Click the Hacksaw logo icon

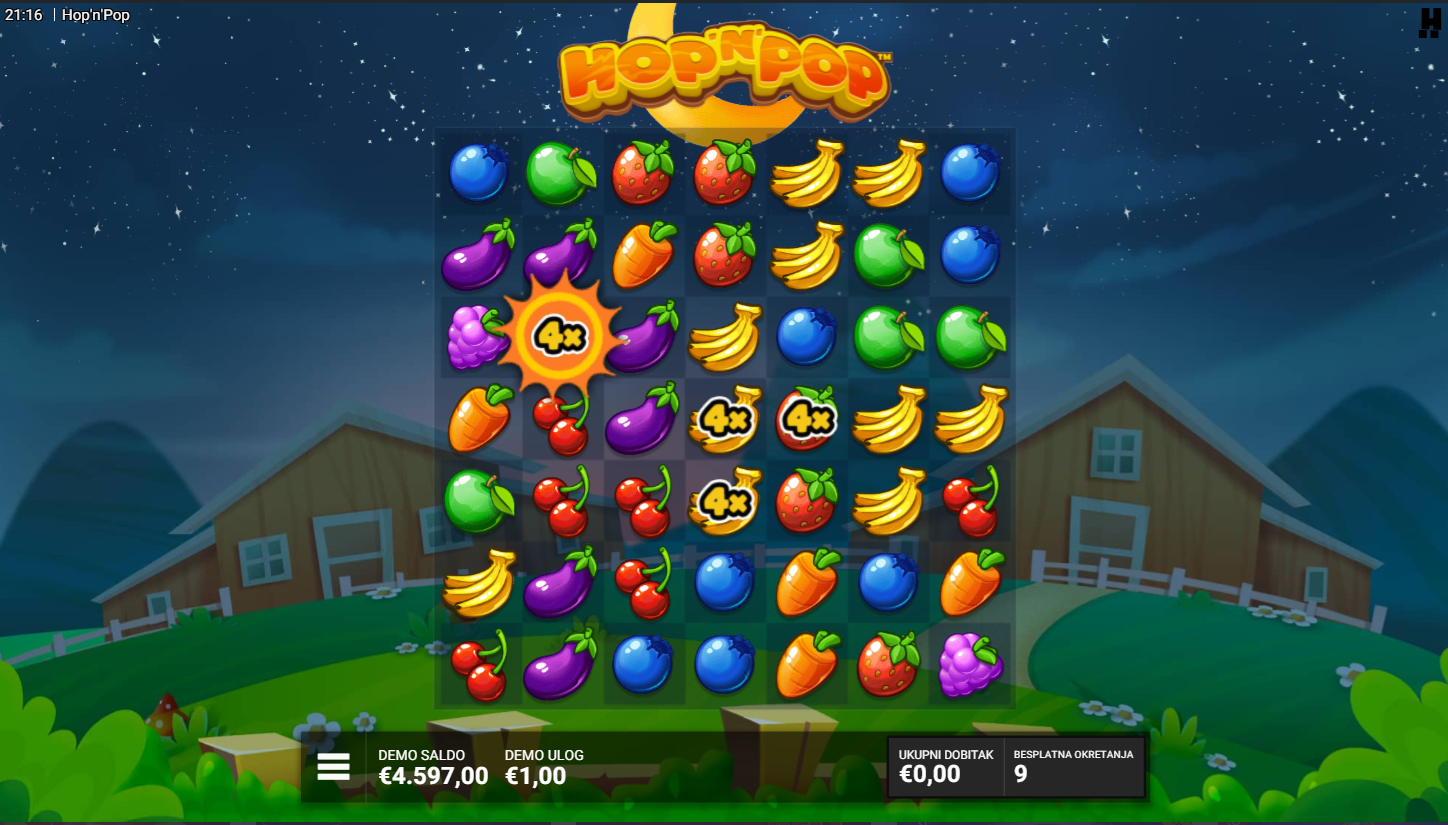click(1429, 22)
